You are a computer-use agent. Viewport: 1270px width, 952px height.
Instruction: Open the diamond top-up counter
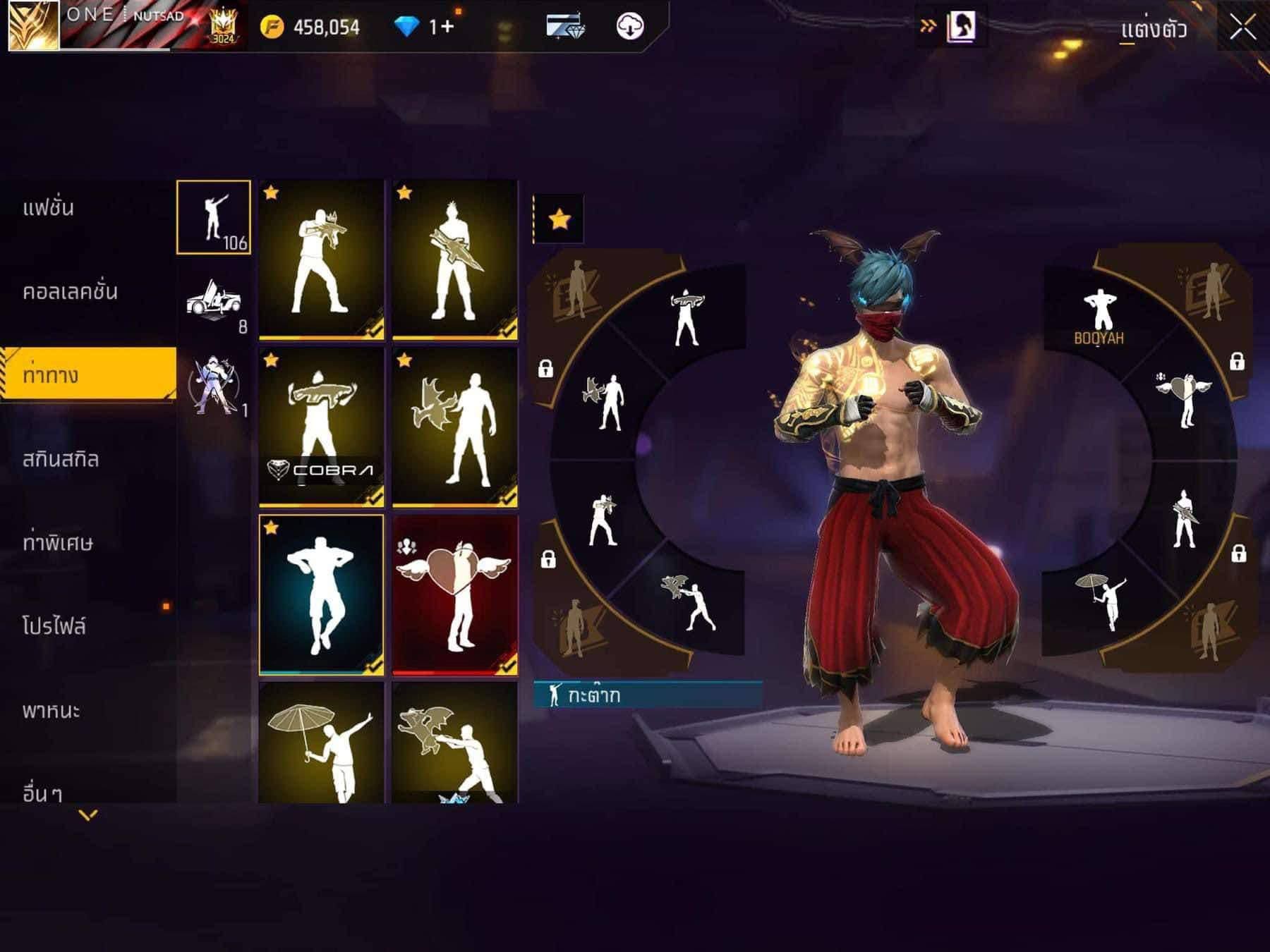425,28
